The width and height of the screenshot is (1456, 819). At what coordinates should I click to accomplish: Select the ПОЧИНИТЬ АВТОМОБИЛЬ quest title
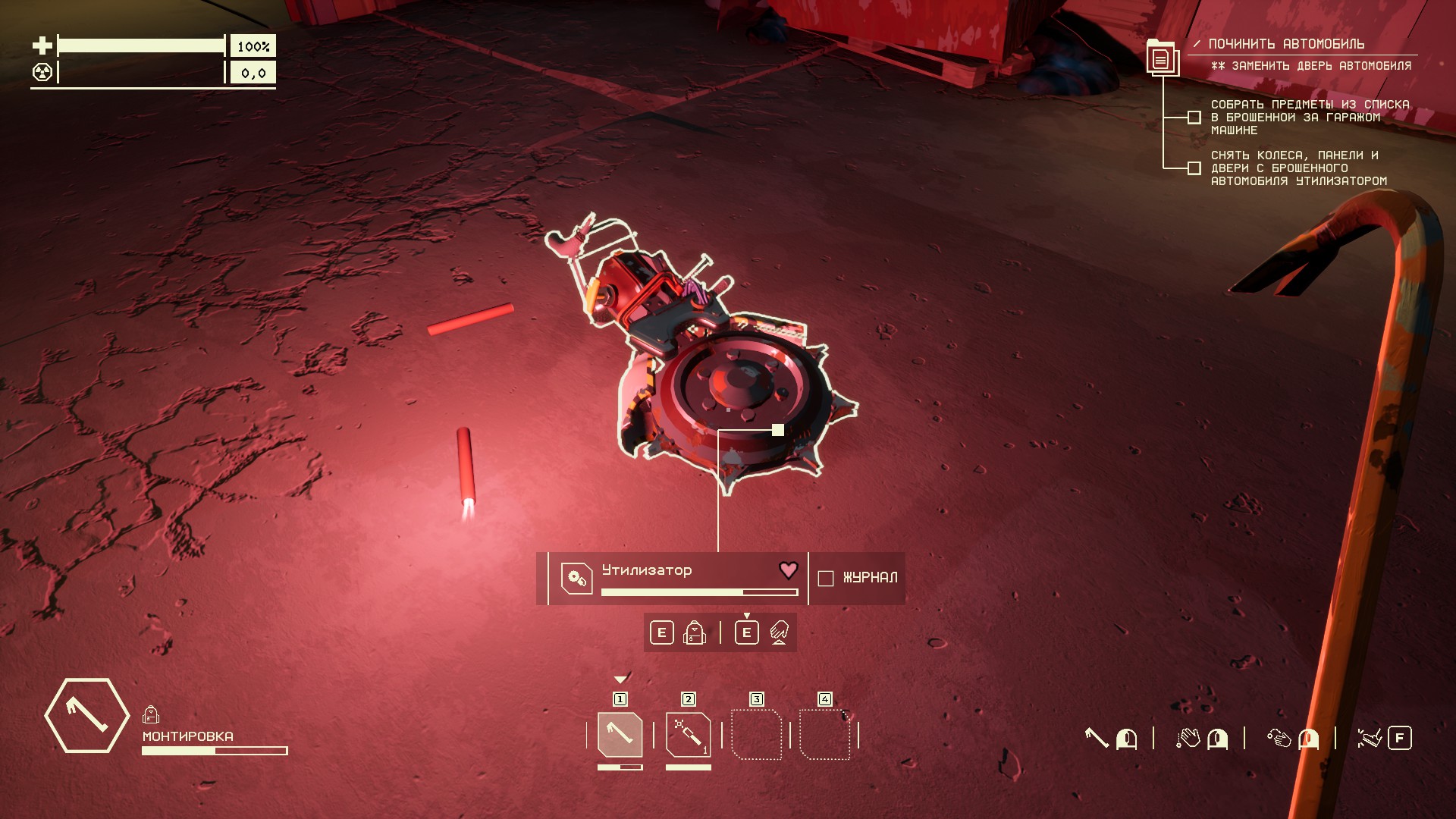(x=1286, y=44)
